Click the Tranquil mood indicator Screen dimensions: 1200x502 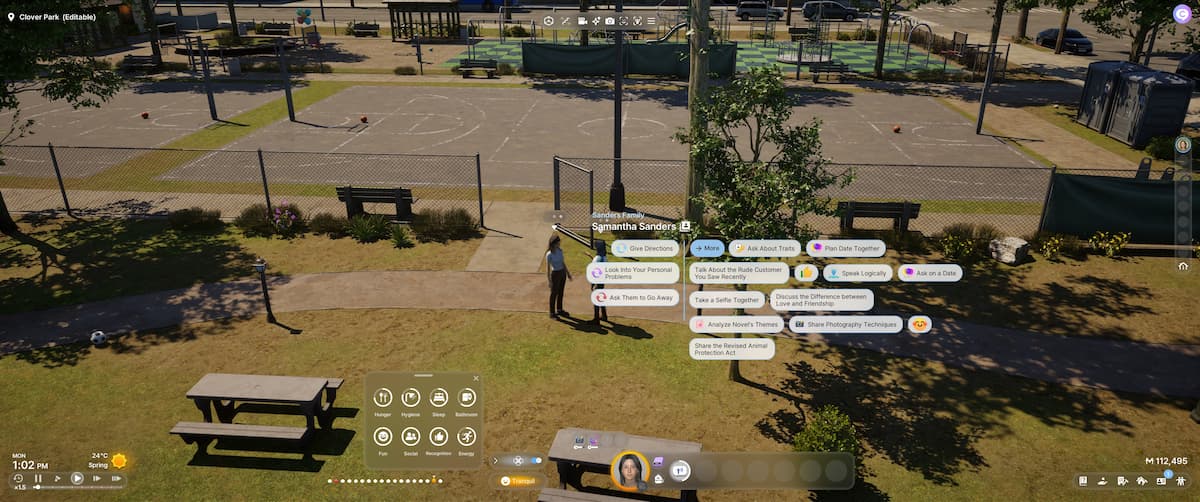pyautogui.click(x=519, y=480)
